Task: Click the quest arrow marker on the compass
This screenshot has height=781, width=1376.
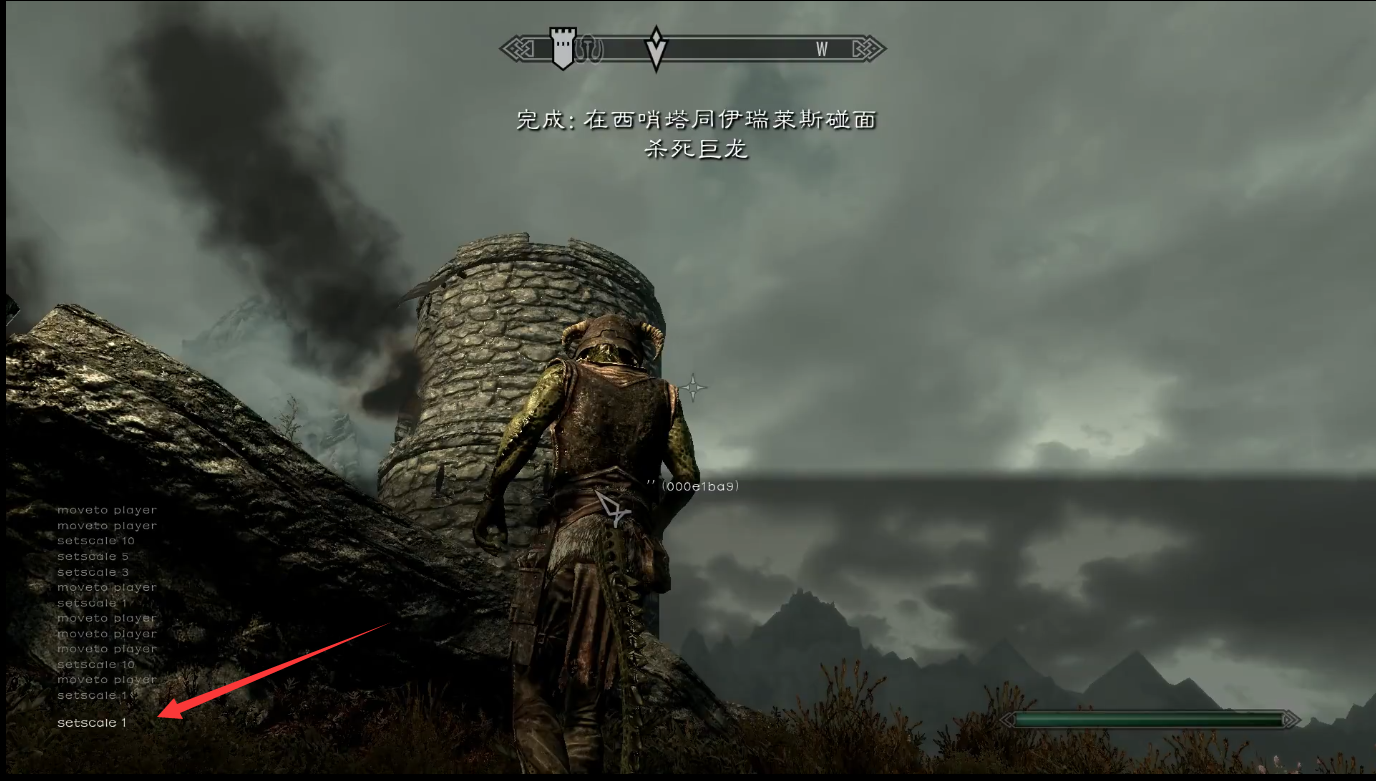Action: (656, 48)
